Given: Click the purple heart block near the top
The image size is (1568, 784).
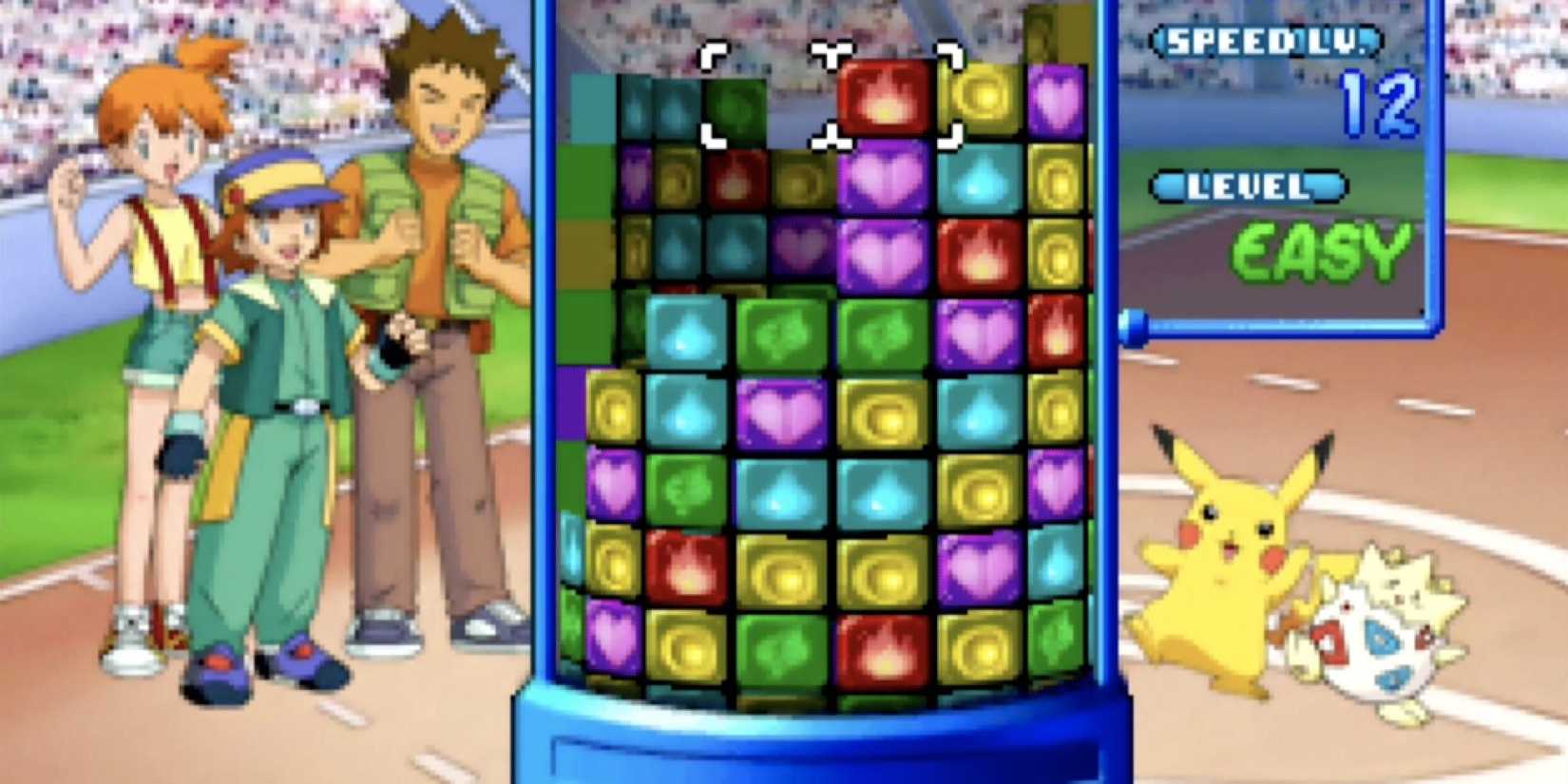Looking at the screenshot, I should [1055, 95].
